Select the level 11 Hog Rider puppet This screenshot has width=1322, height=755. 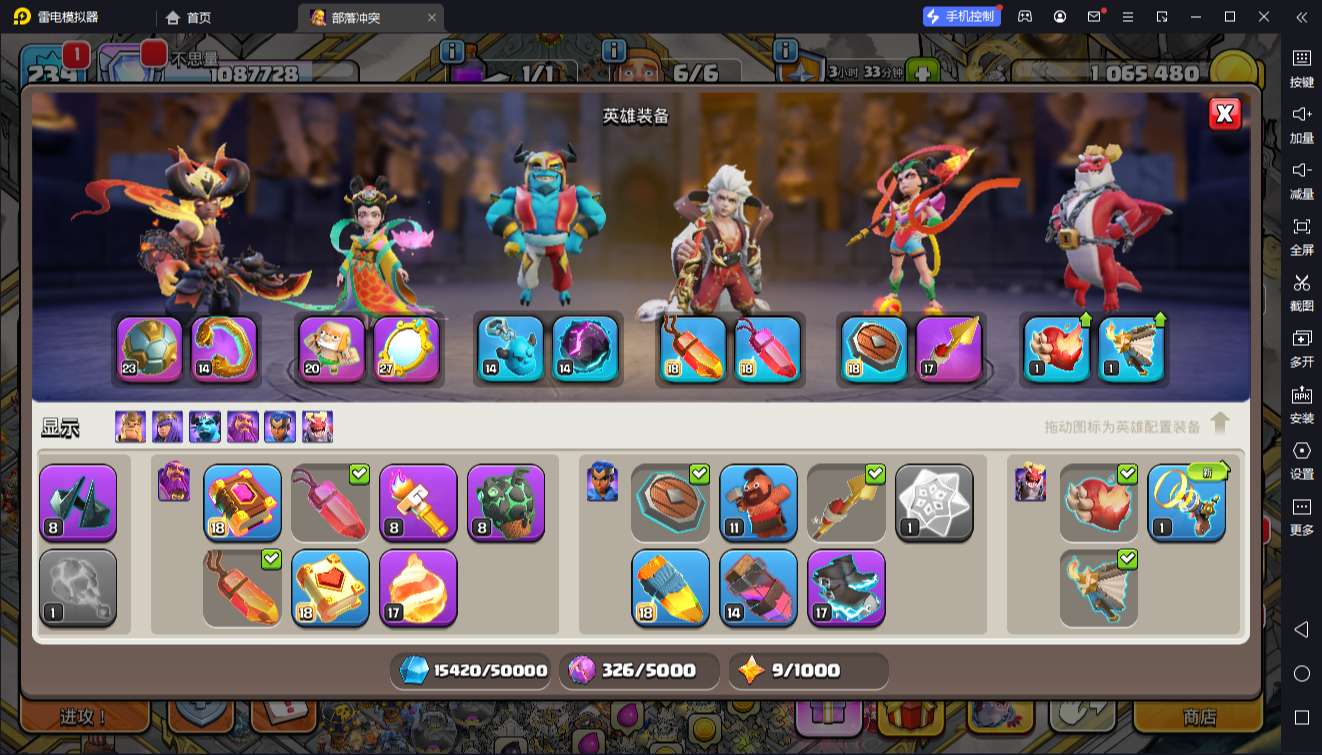pyautogui.click(x=758, y=502)
